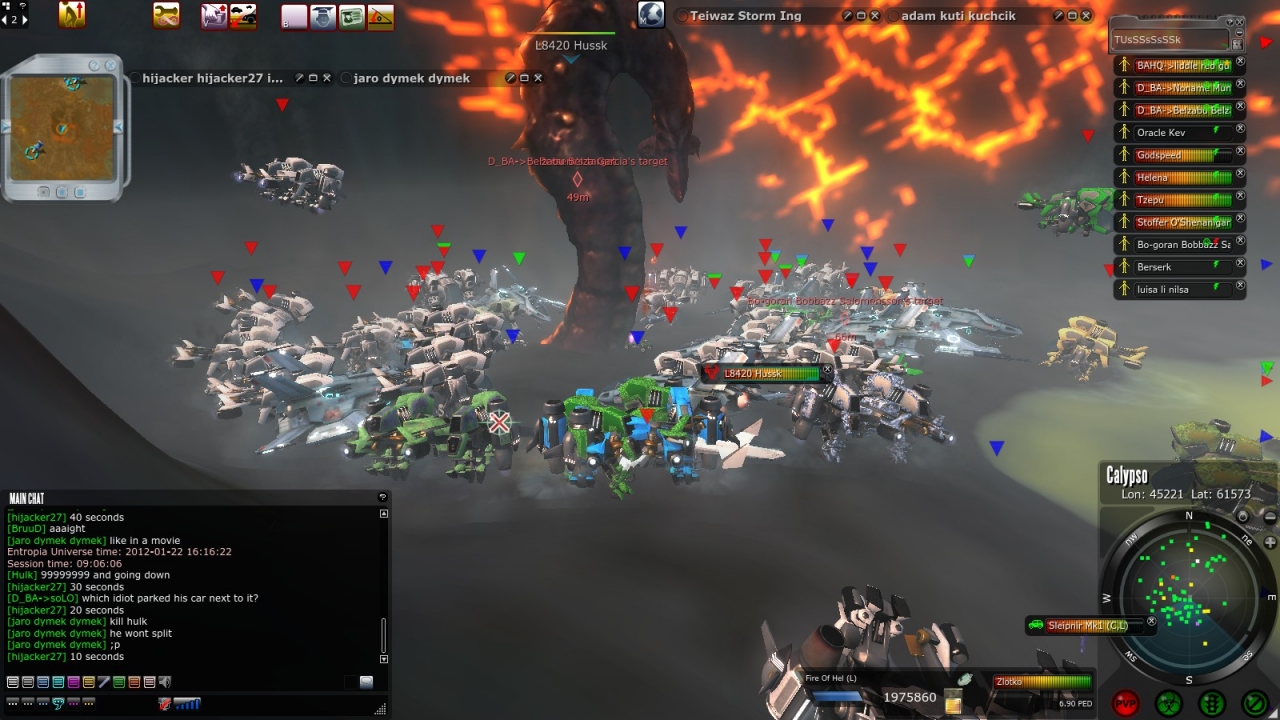
Task: Remove luisa li nilsa from team list
Action: tap(1240, 285)
